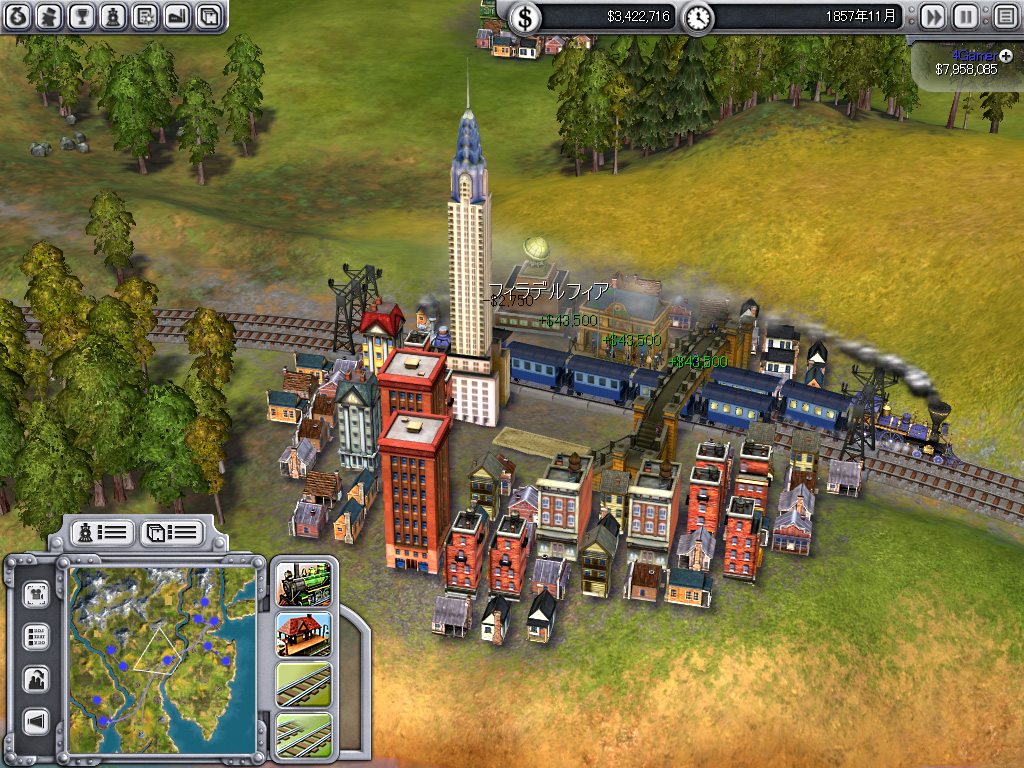The height and width of the screenshot is (768, 1024).
Task: Click the dollar sign treasury icon
Action: [x=526, y=17]
